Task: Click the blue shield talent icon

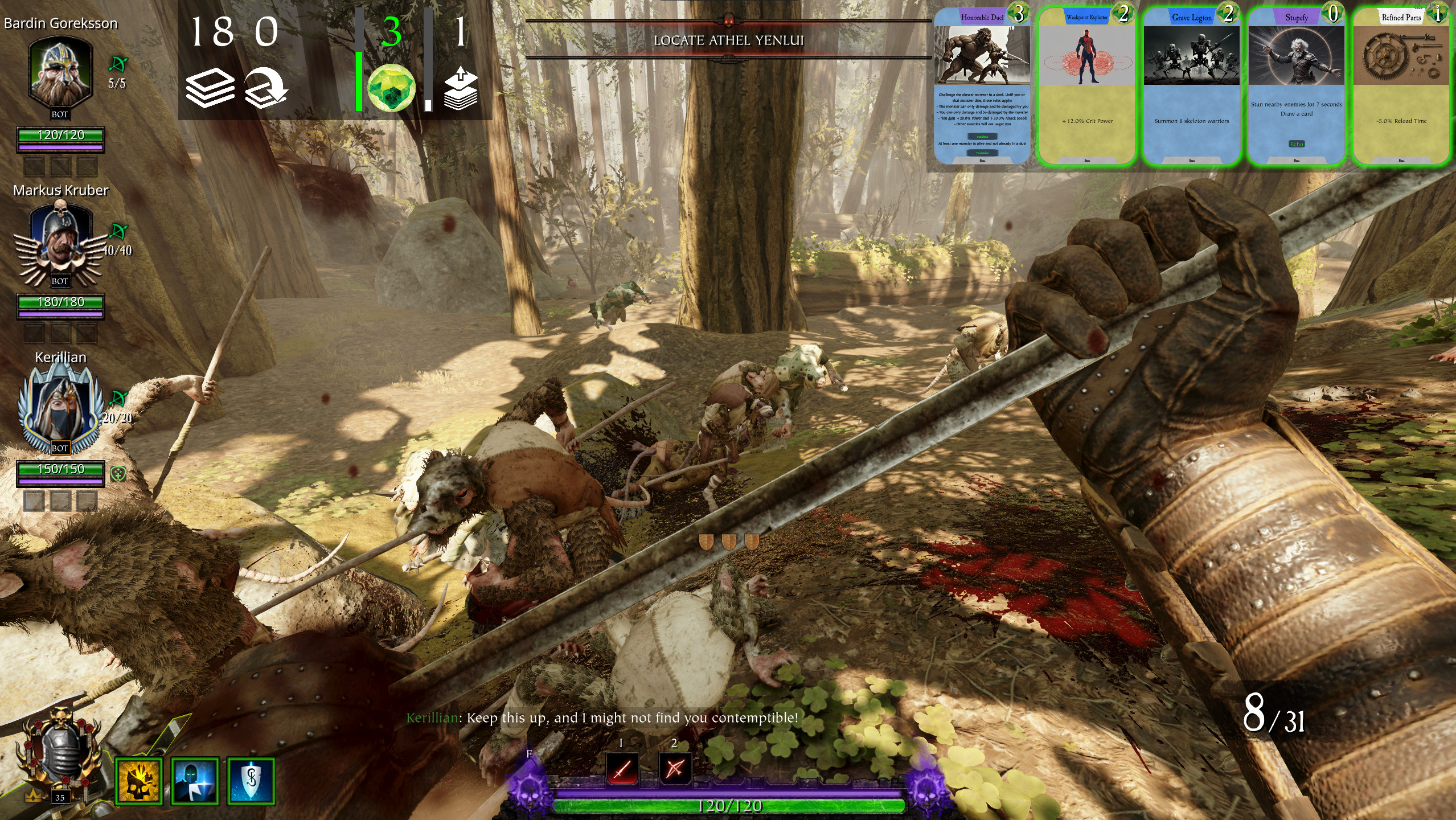Action: point(251,781)
